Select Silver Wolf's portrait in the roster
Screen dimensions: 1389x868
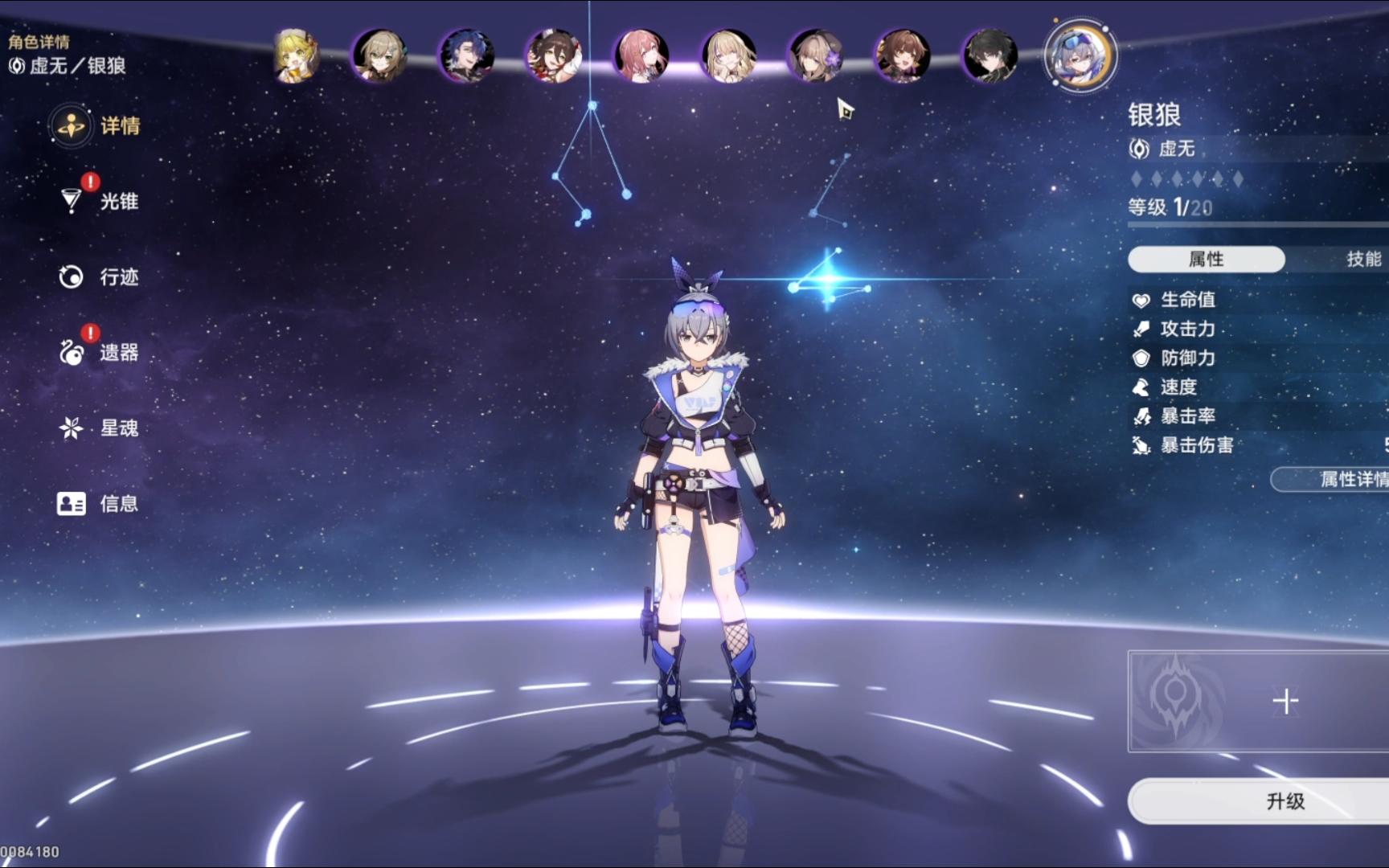pyautogui.click(x=1079, y=55)
